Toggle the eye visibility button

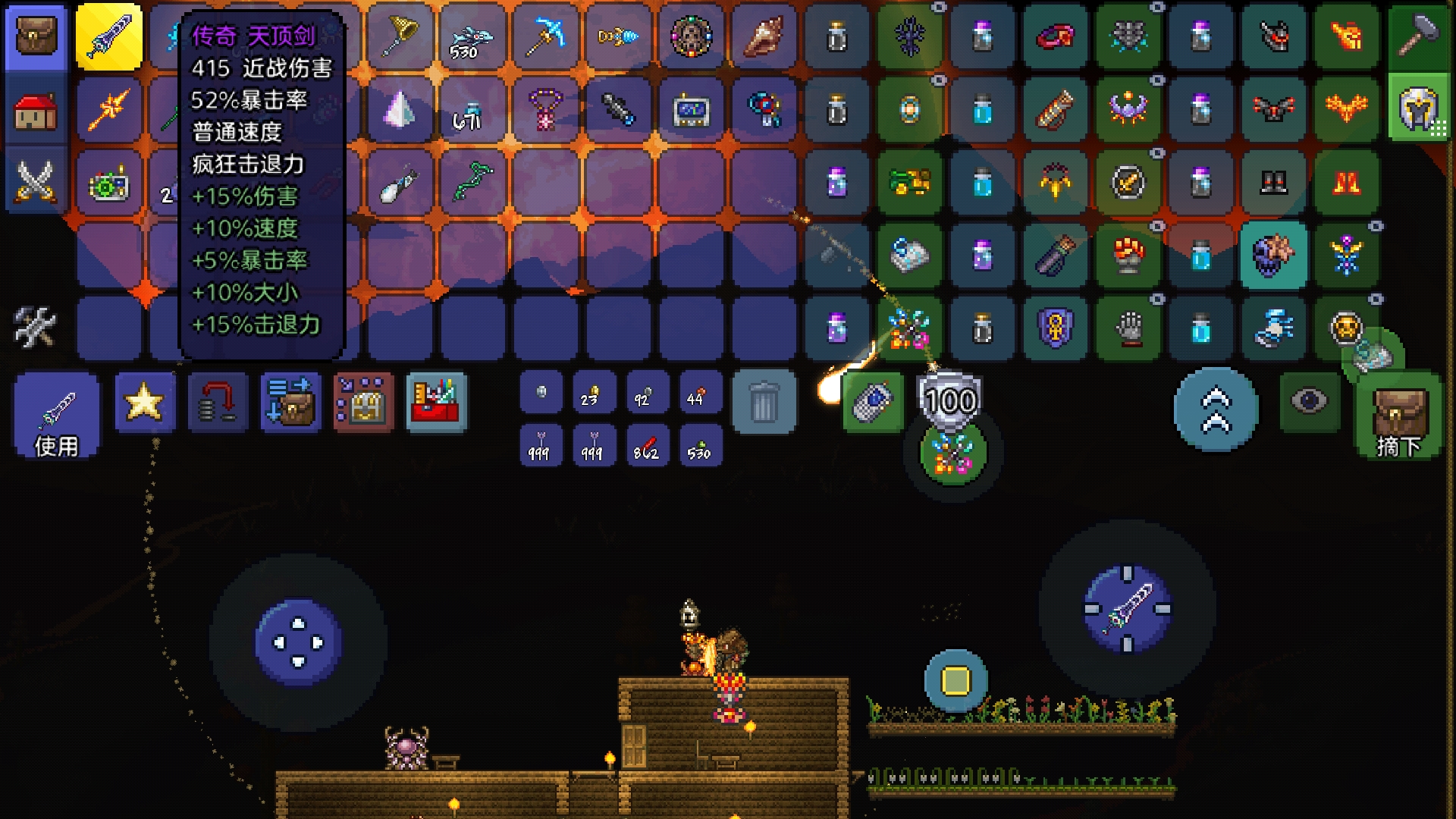tap(1309, 402)
